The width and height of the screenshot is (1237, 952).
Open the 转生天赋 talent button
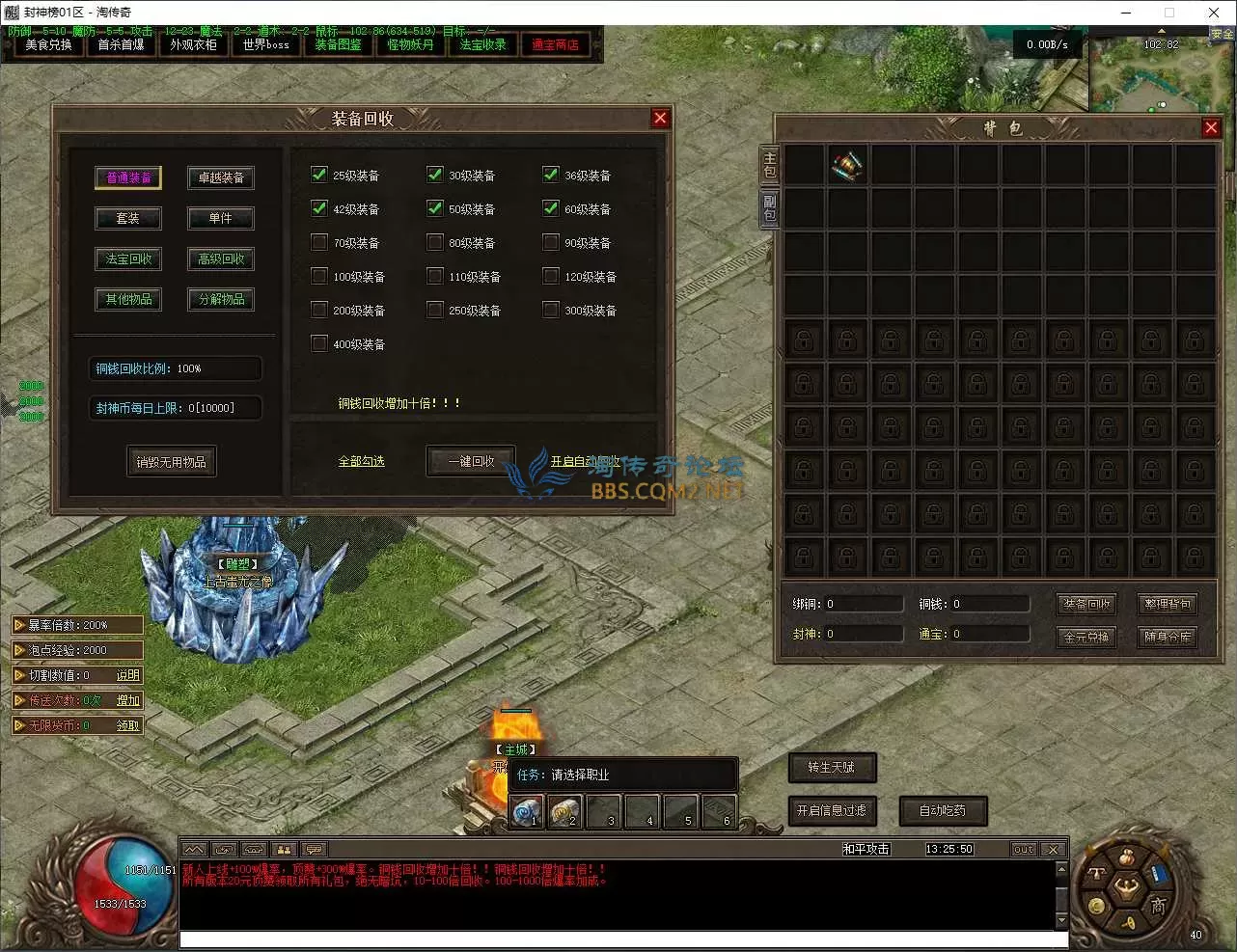point(832,767)
